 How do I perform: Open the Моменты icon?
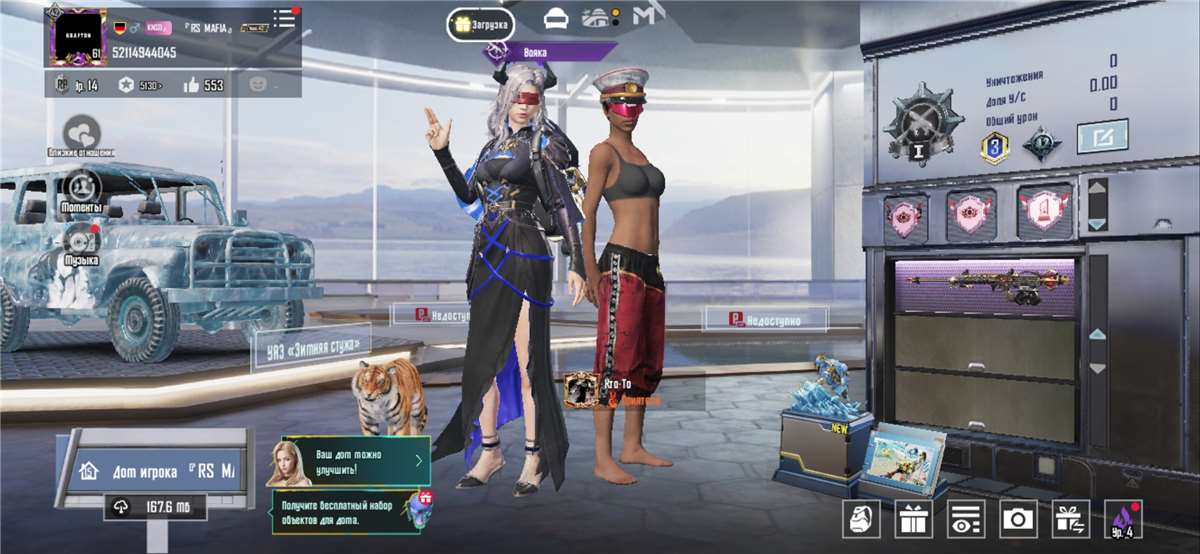(x=81, y=187)
